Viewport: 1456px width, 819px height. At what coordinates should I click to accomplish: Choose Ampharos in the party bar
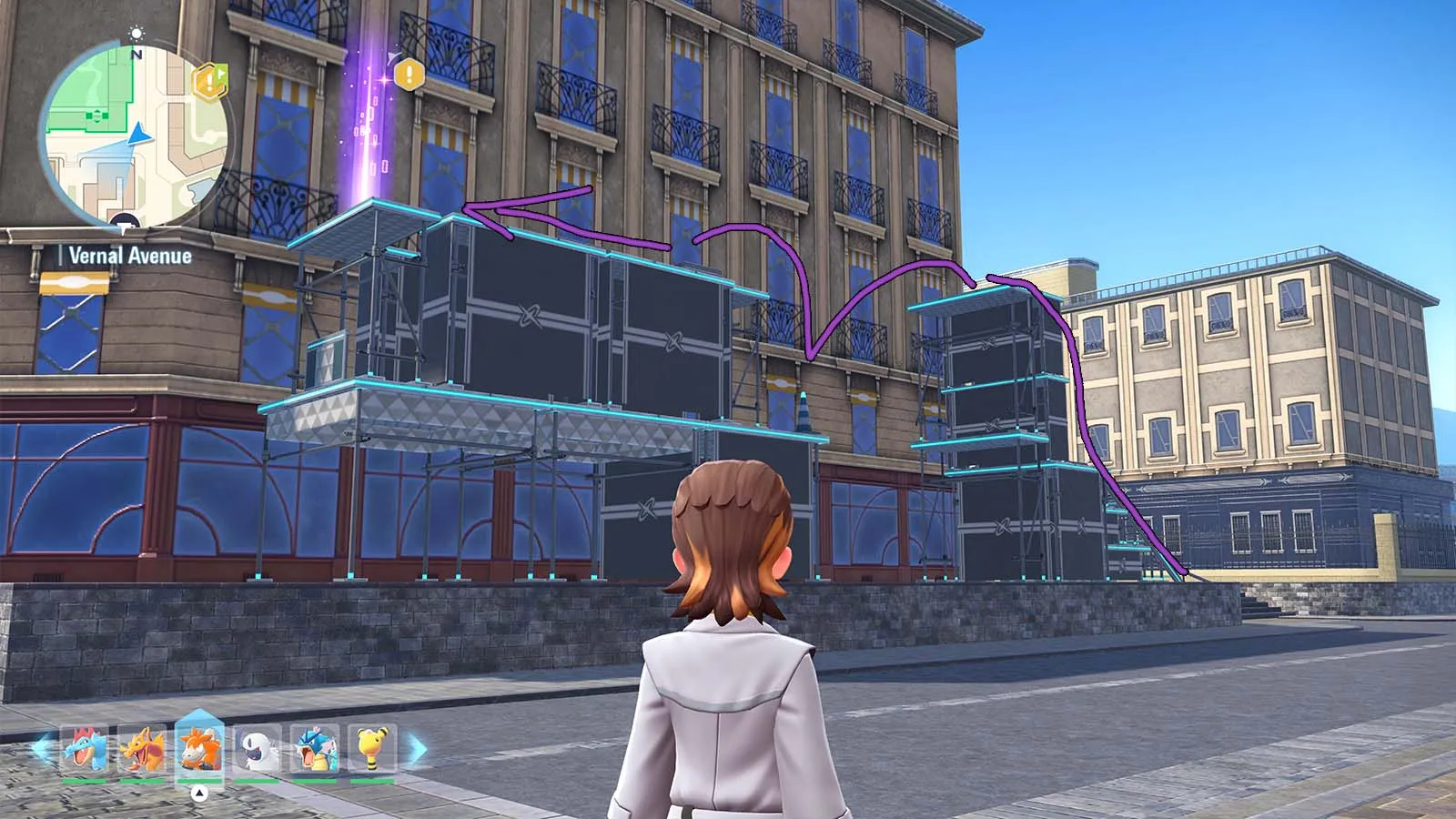(372, 750)
